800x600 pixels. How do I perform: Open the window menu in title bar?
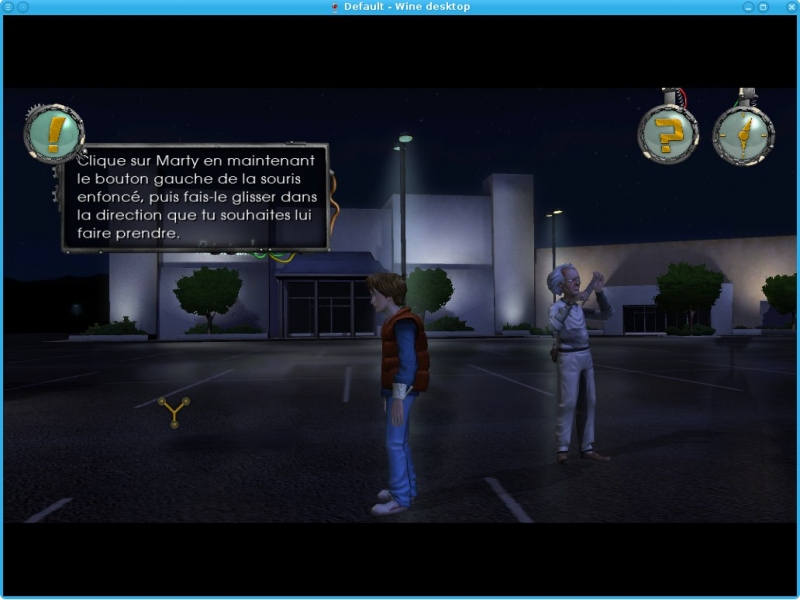(x=8, y=7)
